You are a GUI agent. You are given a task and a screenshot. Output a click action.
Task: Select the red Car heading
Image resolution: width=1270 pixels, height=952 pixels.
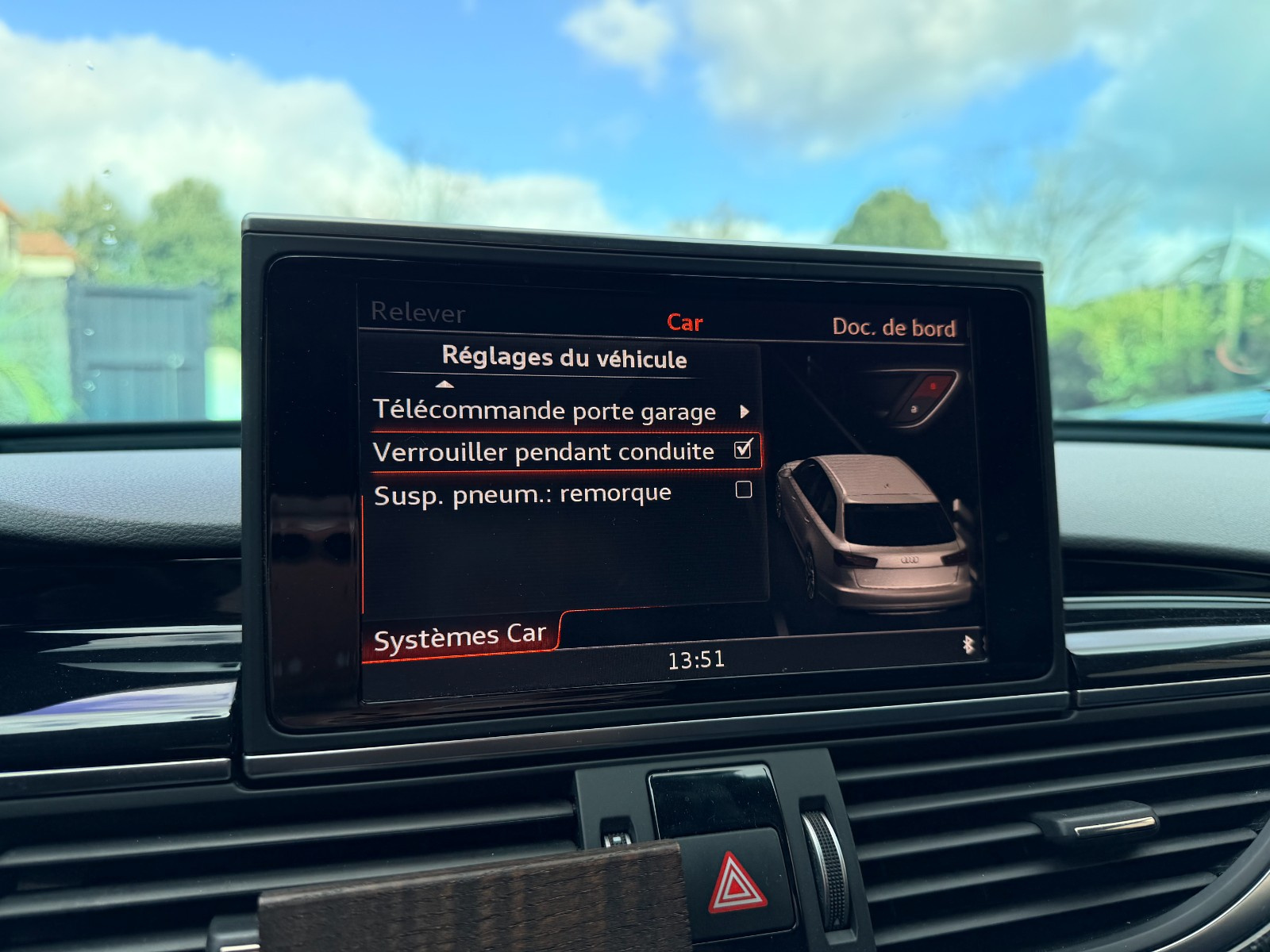click(684, 322)
